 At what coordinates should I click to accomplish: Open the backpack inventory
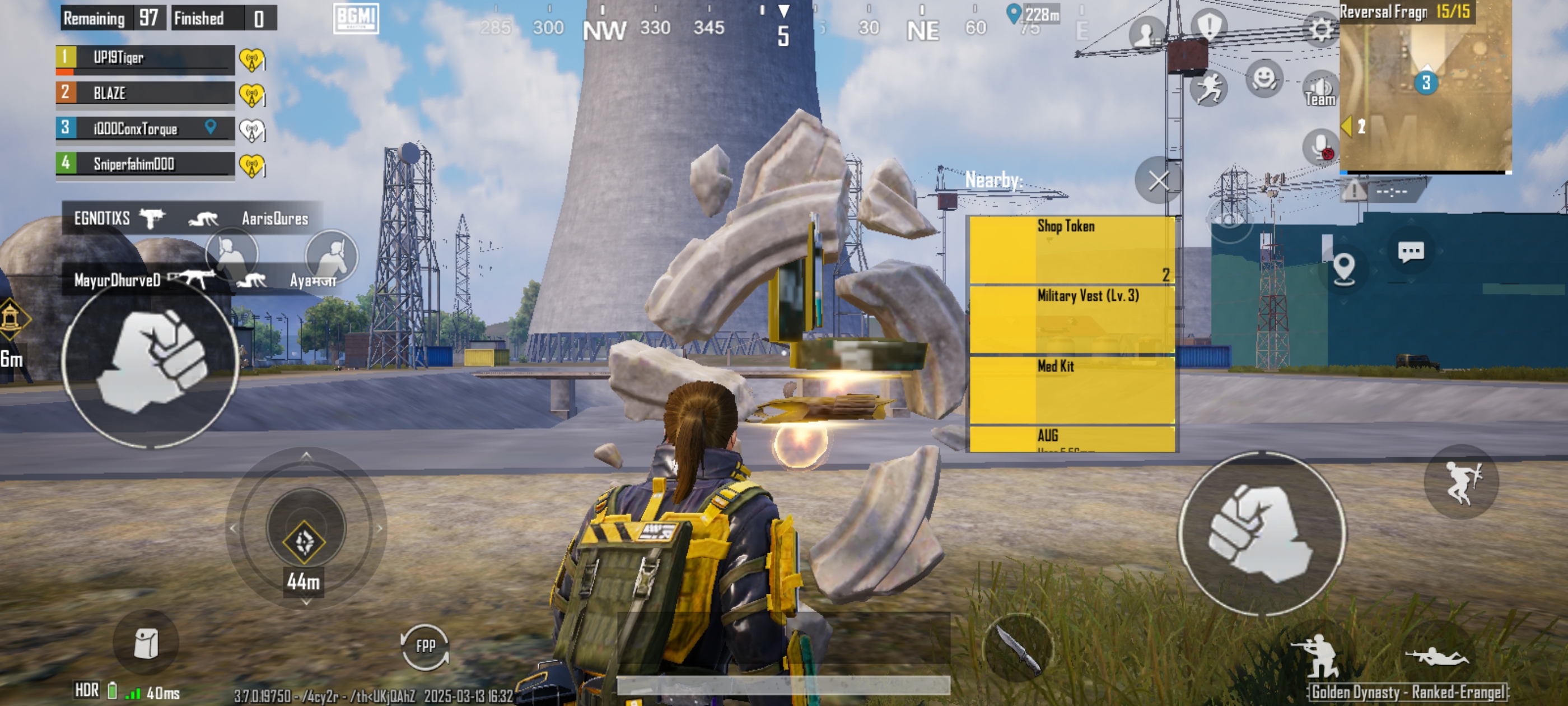point(146,643)
